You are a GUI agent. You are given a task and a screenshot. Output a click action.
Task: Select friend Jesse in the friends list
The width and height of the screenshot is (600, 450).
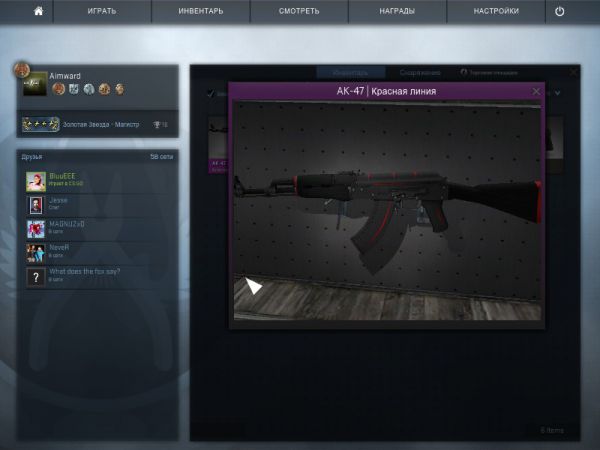point(36,204)
